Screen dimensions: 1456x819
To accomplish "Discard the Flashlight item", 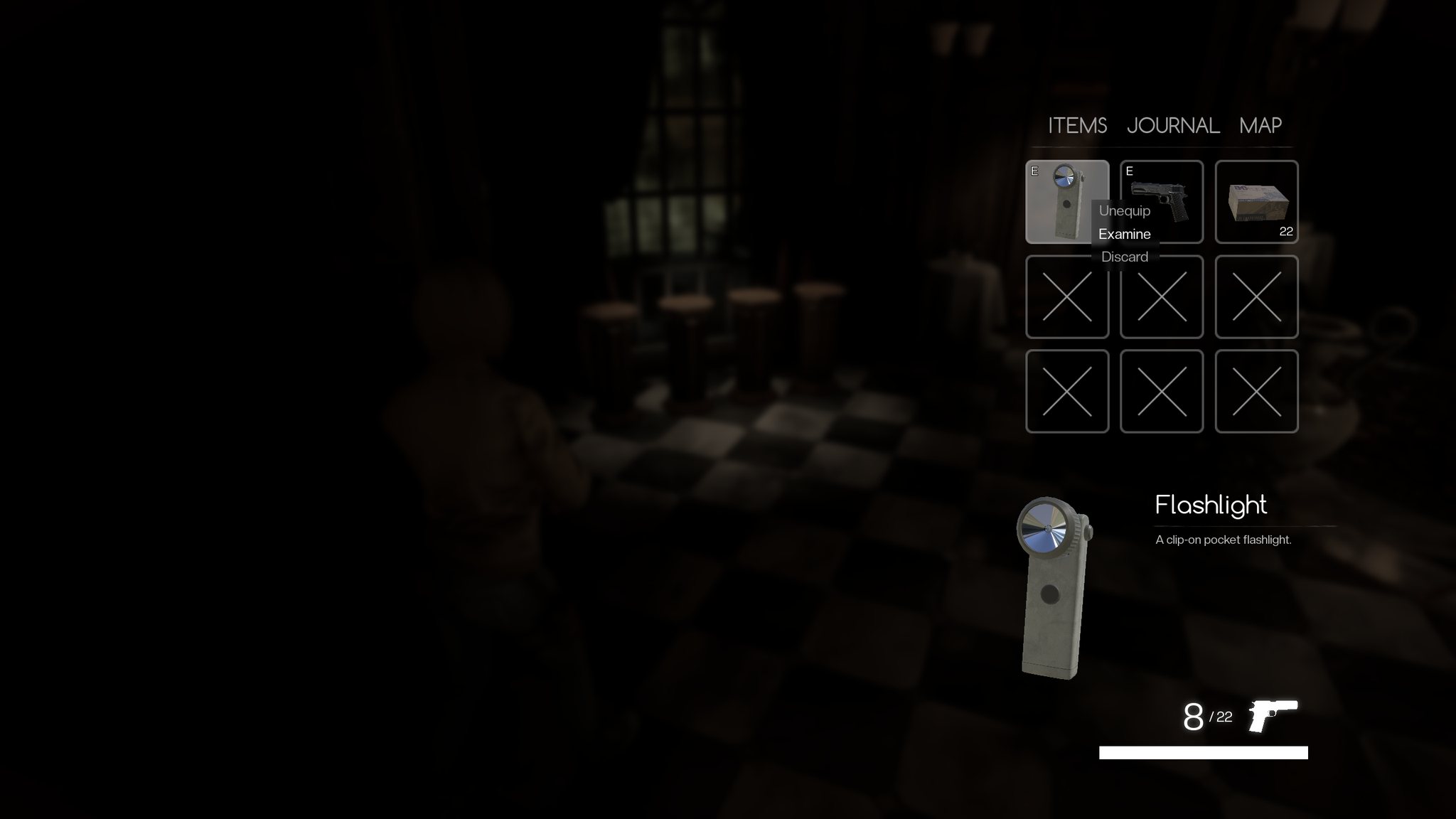I will click(1124, 257).
